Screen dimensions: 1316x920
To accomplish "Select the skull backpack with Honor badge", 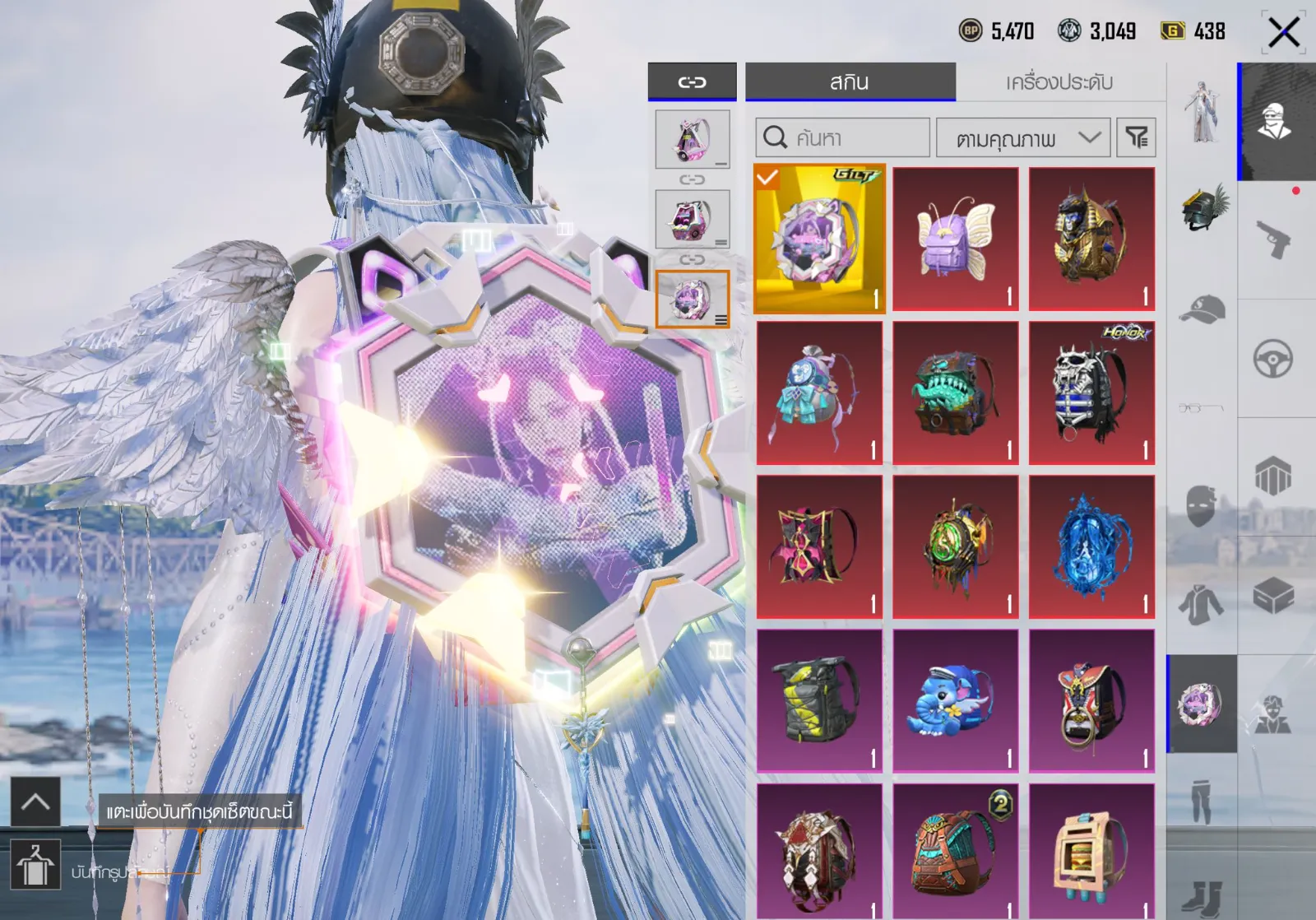I will point(1091,393).
